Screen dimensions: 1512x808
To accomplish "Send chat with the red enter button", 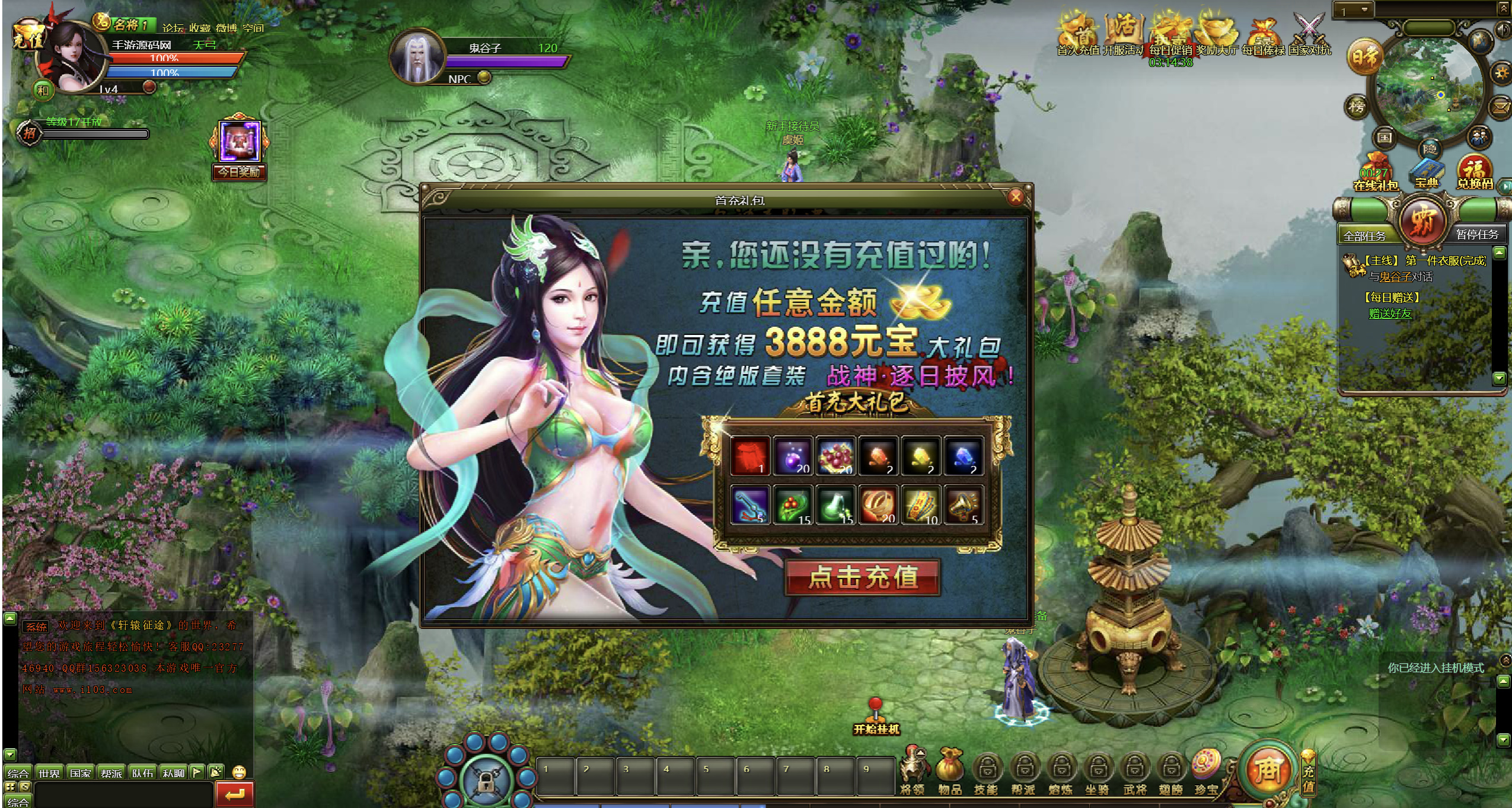I will [235, 794].
